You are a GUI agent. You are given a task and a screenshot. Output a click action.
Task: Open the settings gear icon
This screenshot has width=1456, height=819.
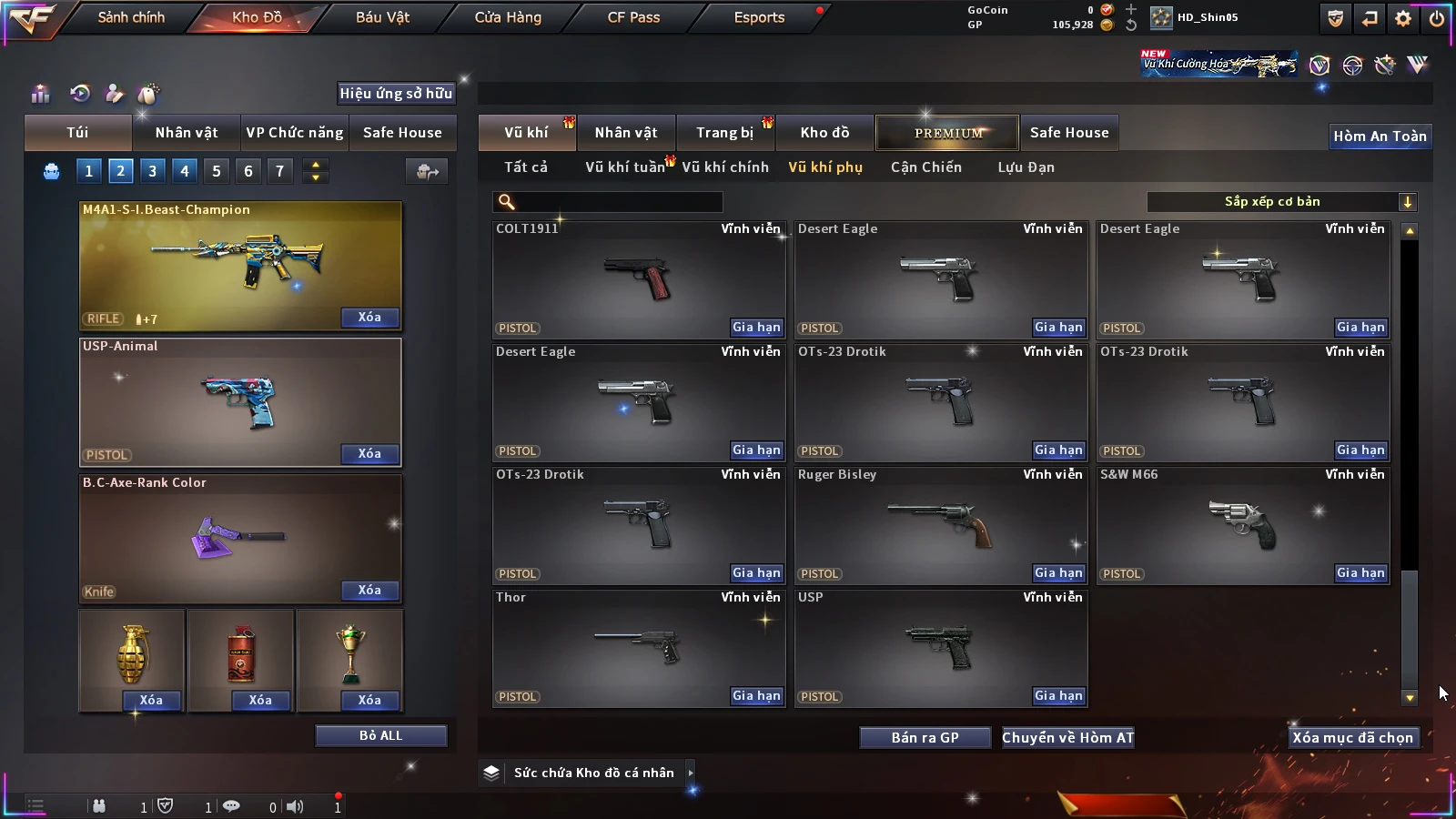click(x=1403, y=18)
